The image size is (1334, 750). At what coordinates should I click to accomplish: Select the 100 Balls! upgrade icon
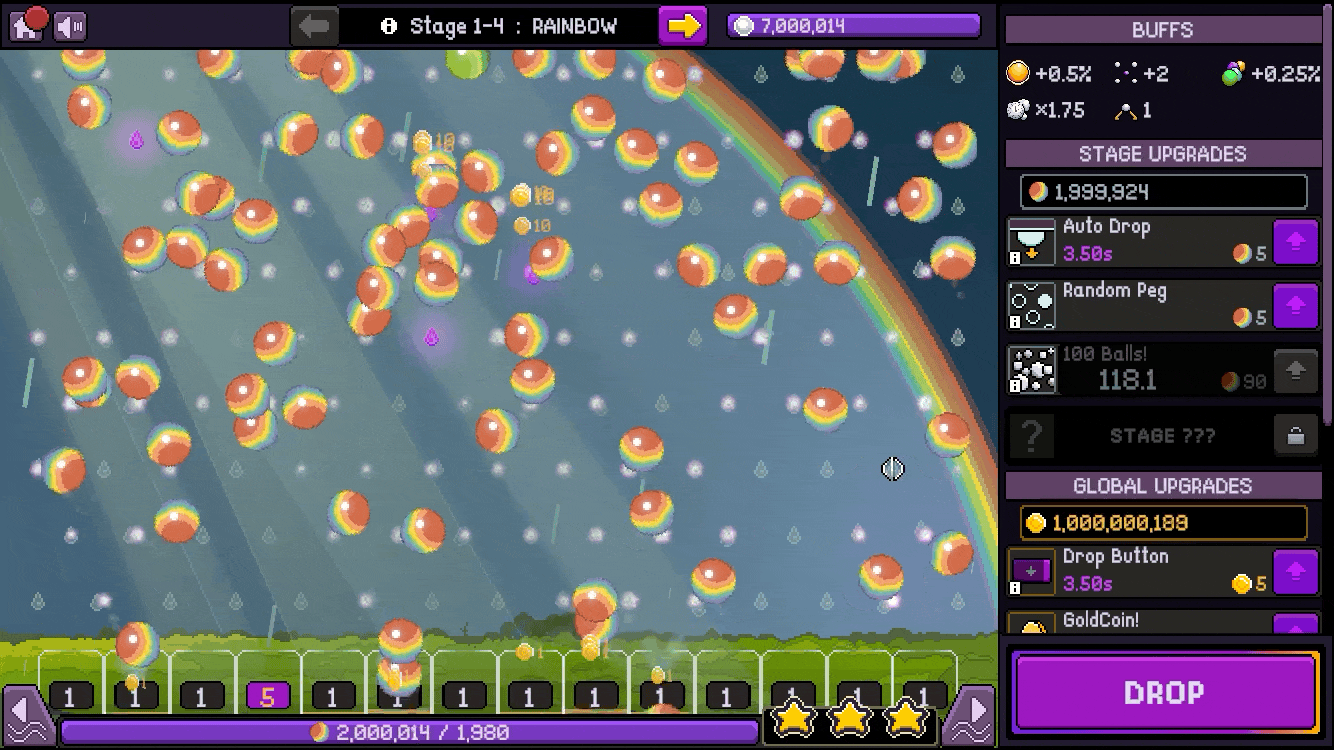click(1031, 370)
